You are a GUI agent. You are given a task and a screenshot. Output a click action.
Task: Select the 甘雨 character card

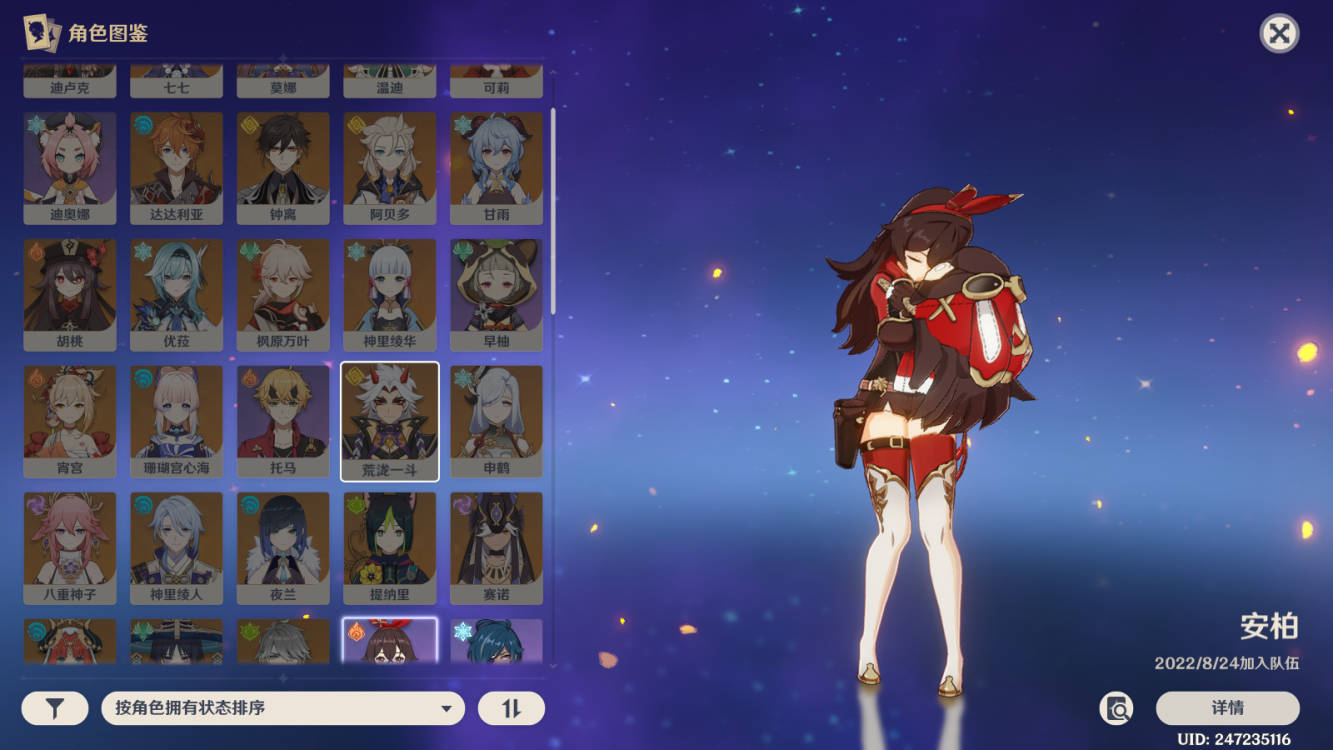496,167
